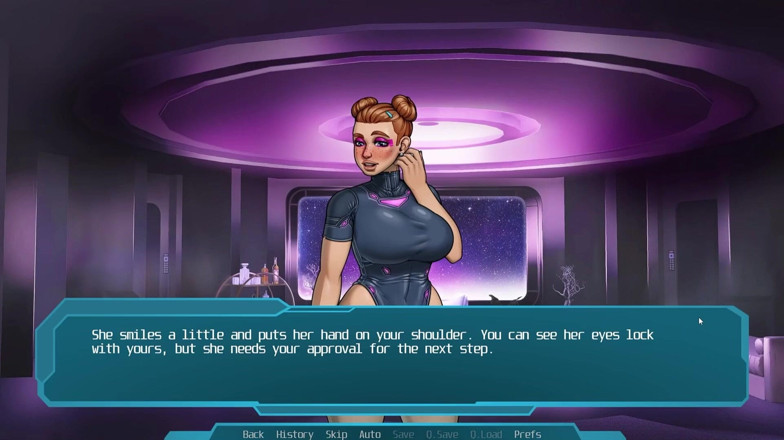
Task: Quick load with Q.Load
Action: coord(485,434)
